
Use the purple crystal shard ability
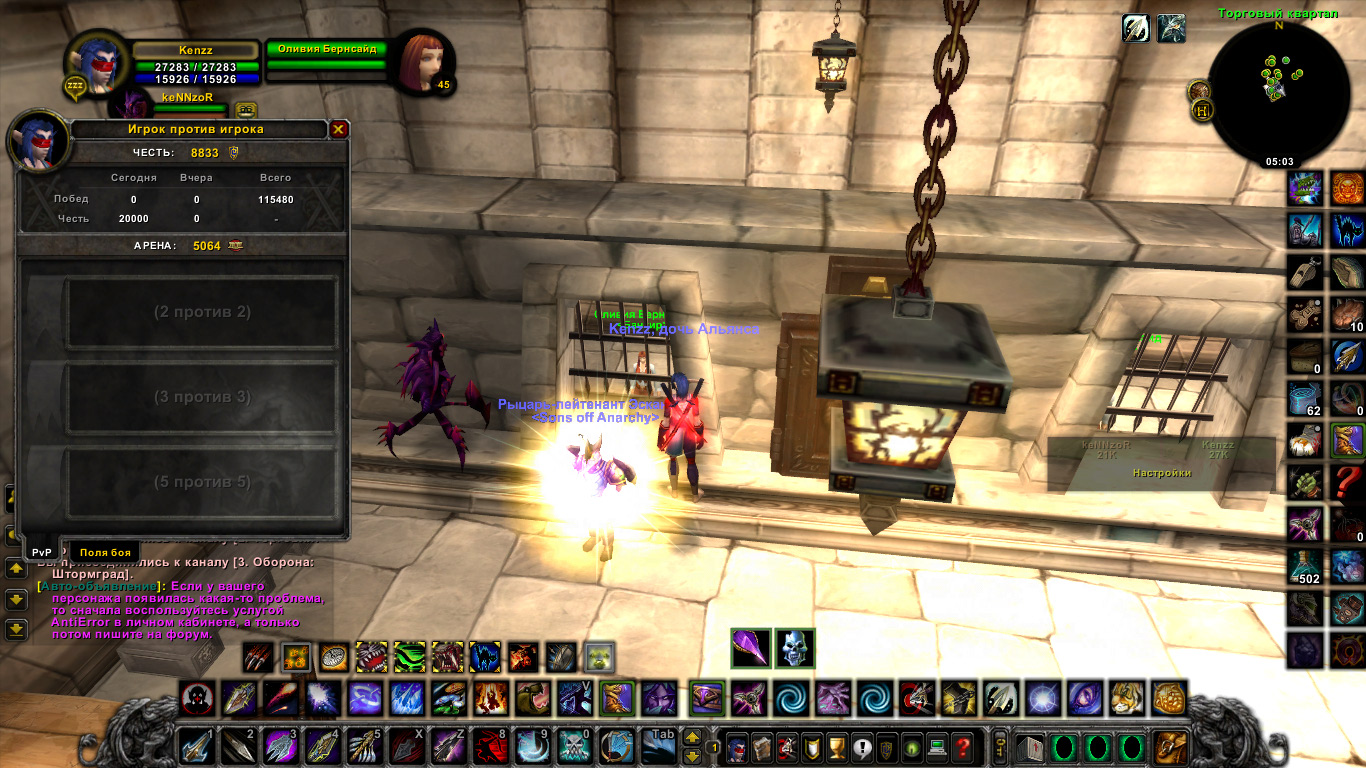coord(751,648)
